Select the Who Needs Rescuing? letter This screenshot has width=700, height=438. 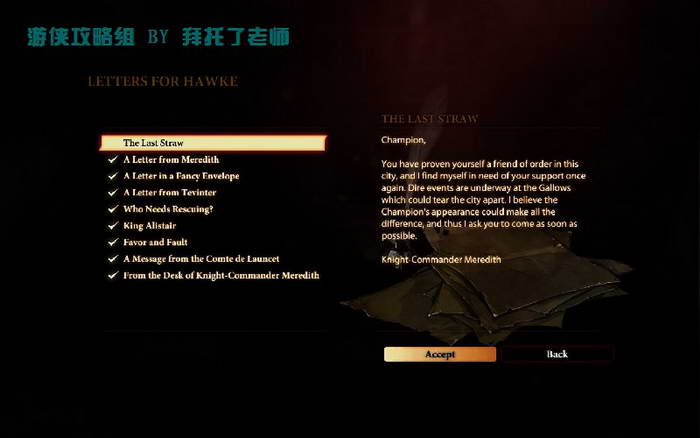[x=168, y=209]
